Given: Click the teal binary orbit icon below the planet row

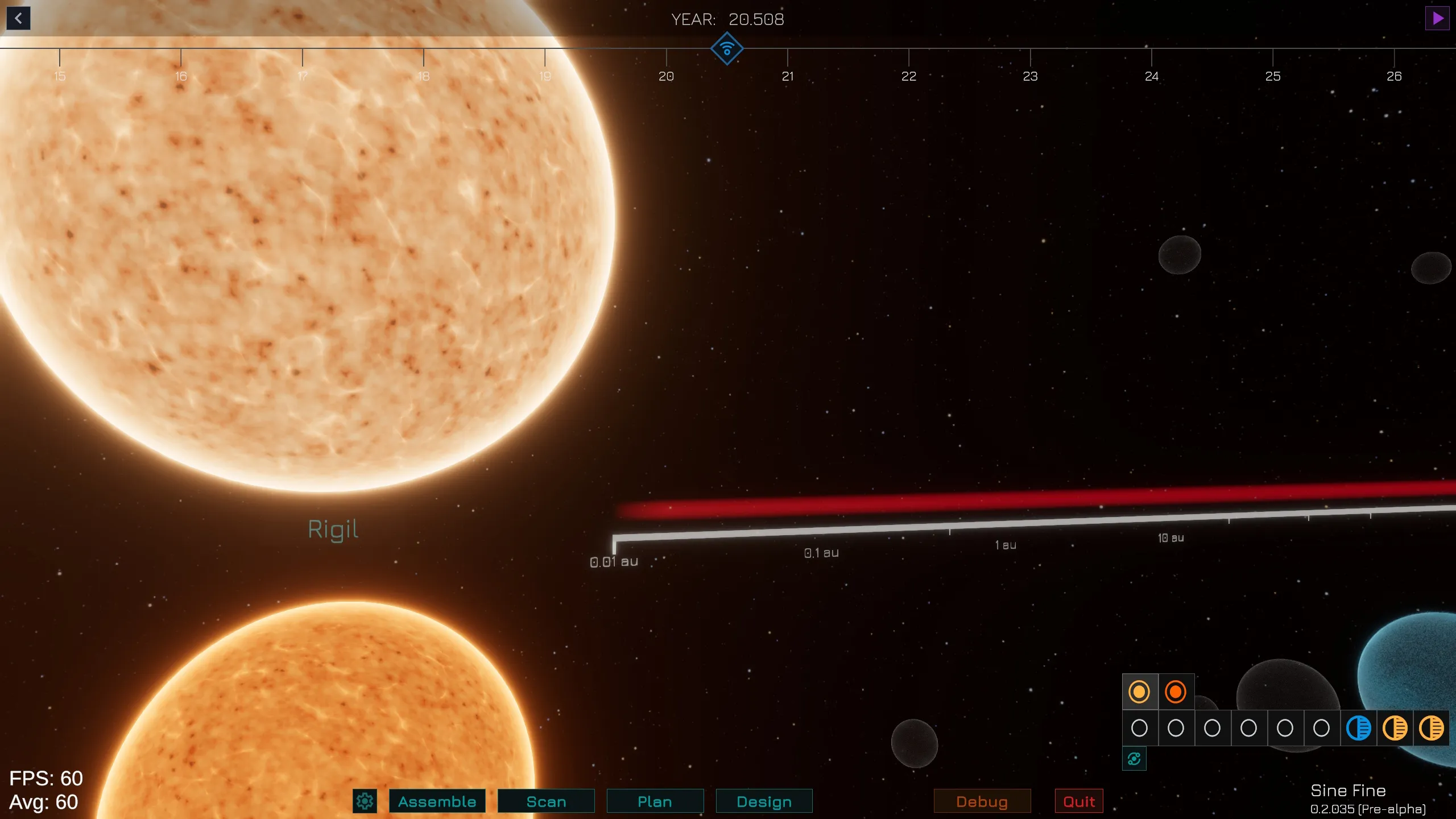Looking at the screenshot, I should [1134, 758].
